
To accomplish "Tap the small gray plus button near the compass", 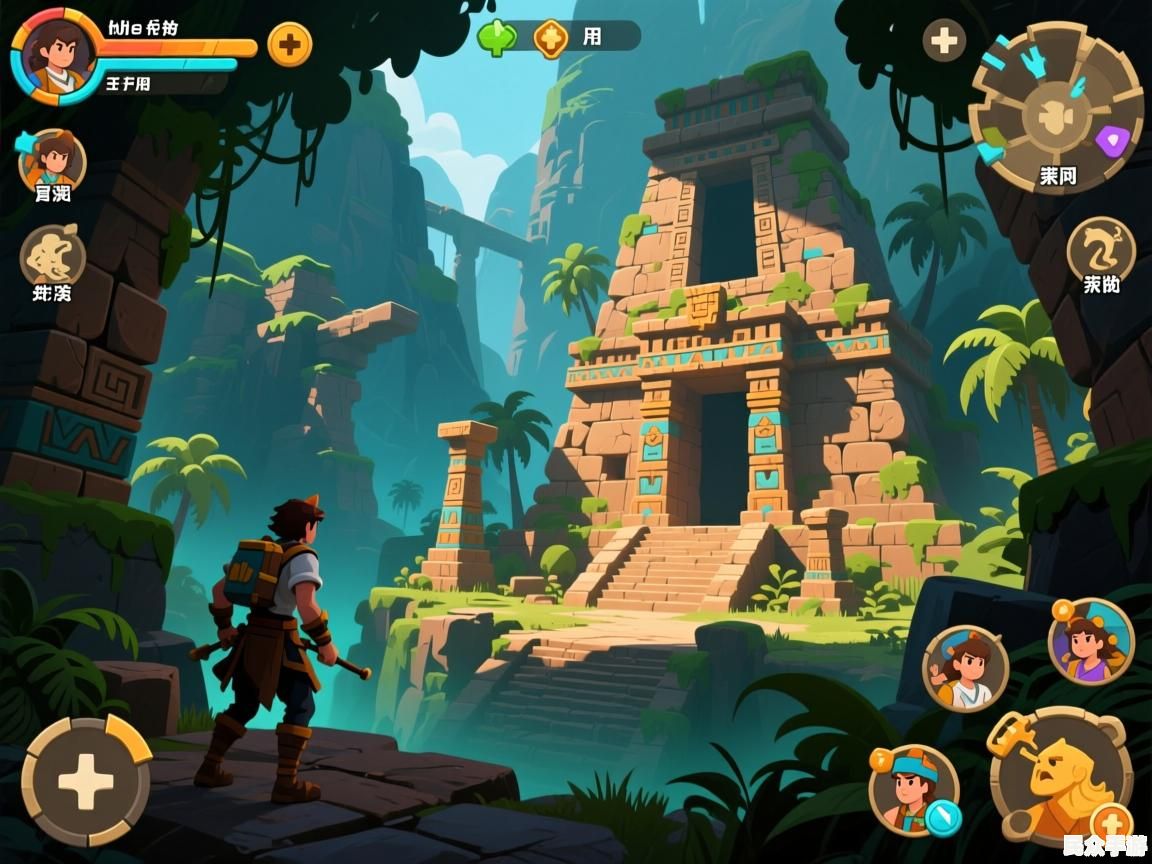I will pos(944,41).
